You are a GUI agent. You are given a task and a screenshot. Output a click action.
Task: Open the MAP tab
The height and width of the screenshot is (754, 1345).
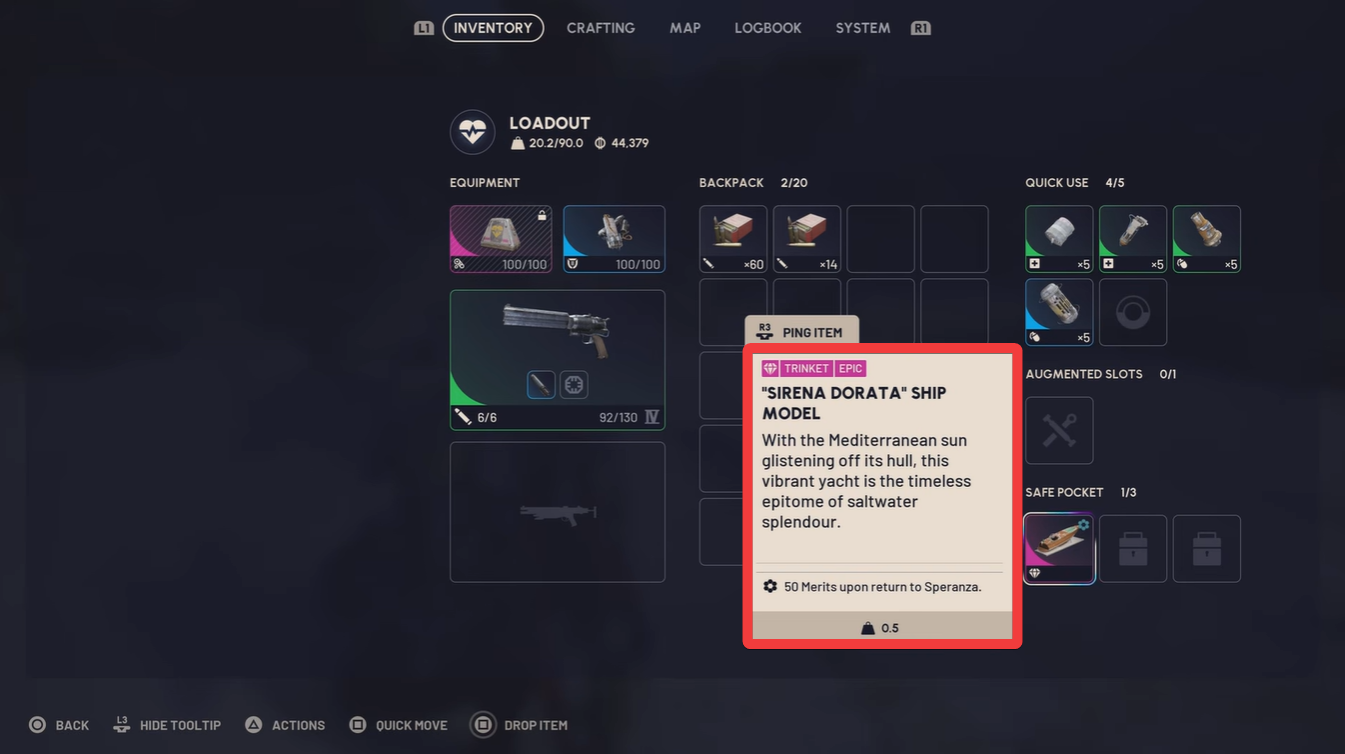click(x=685, y=28)
